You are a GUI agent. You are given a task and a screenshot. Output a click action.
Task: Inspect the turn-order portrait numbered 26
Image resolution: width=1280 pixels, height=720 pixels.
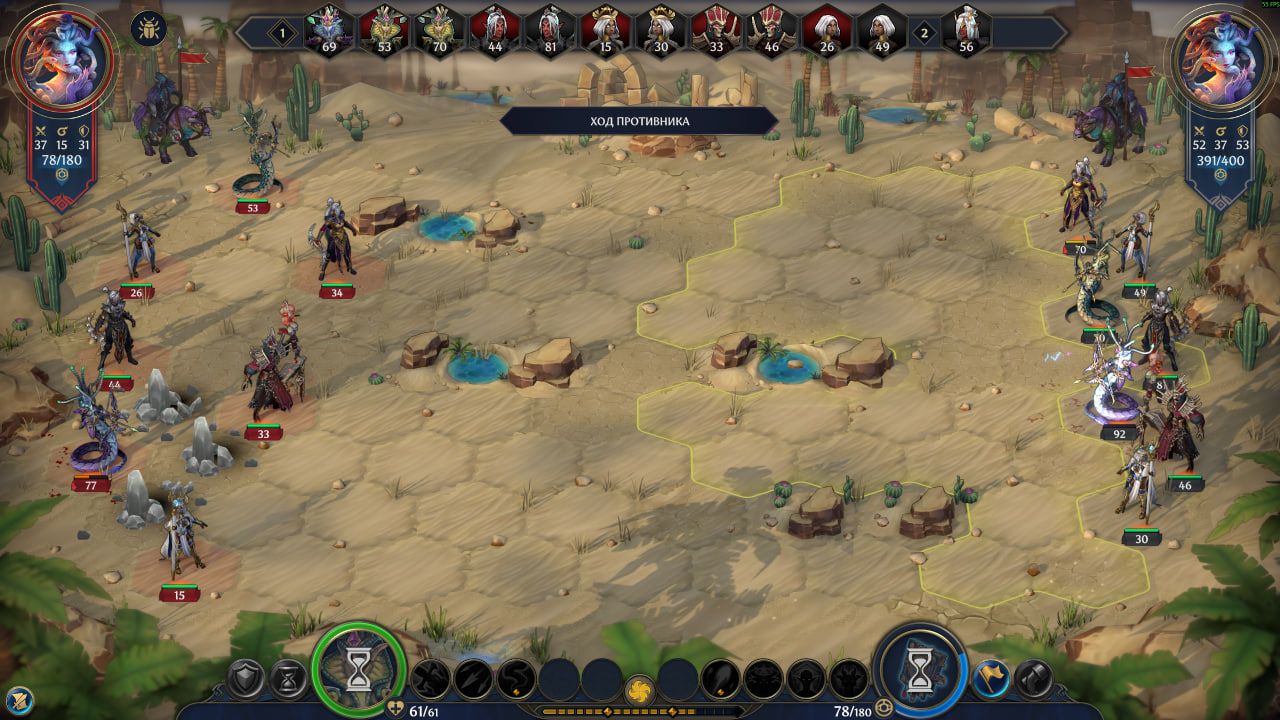coord(826,30)
